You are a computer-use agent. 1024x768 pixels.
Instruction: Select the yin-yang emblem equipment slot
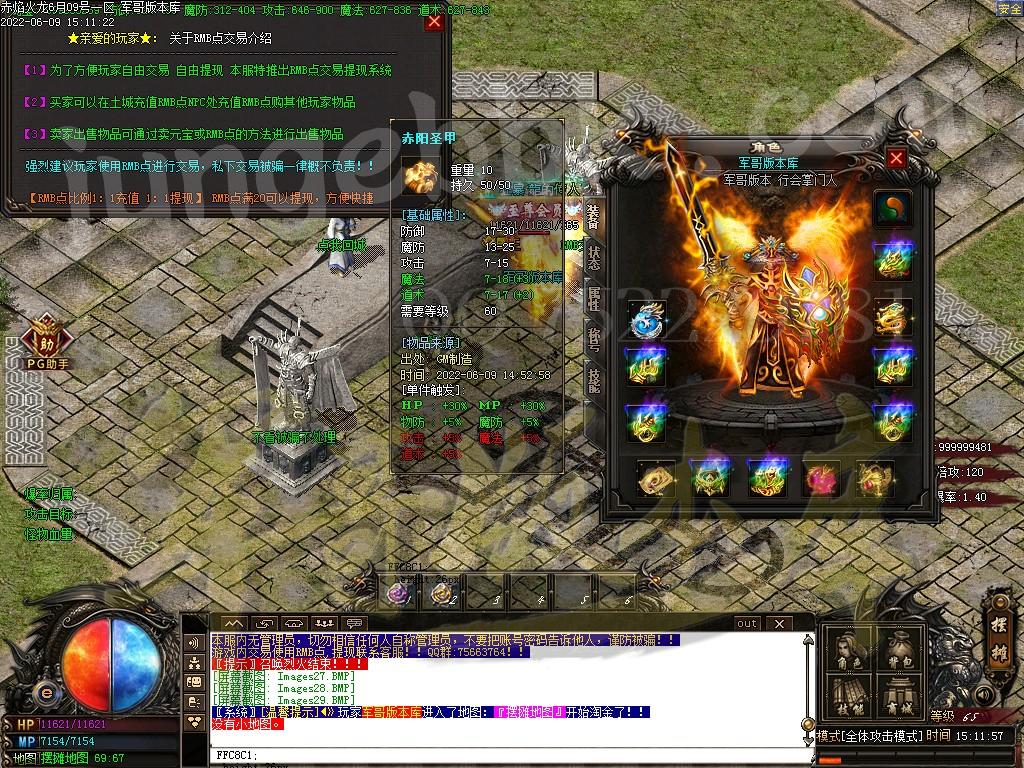[892, 209]
